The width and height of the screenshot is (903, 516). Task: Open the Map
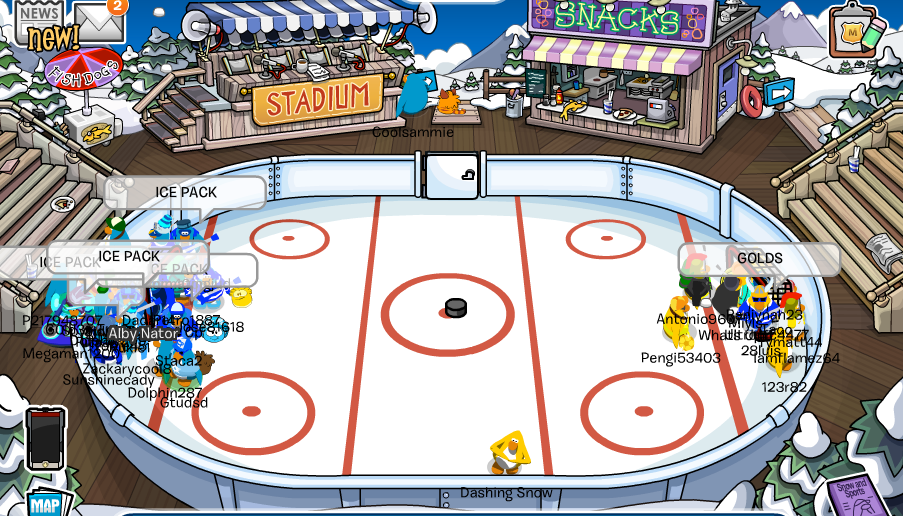[45, 503]
